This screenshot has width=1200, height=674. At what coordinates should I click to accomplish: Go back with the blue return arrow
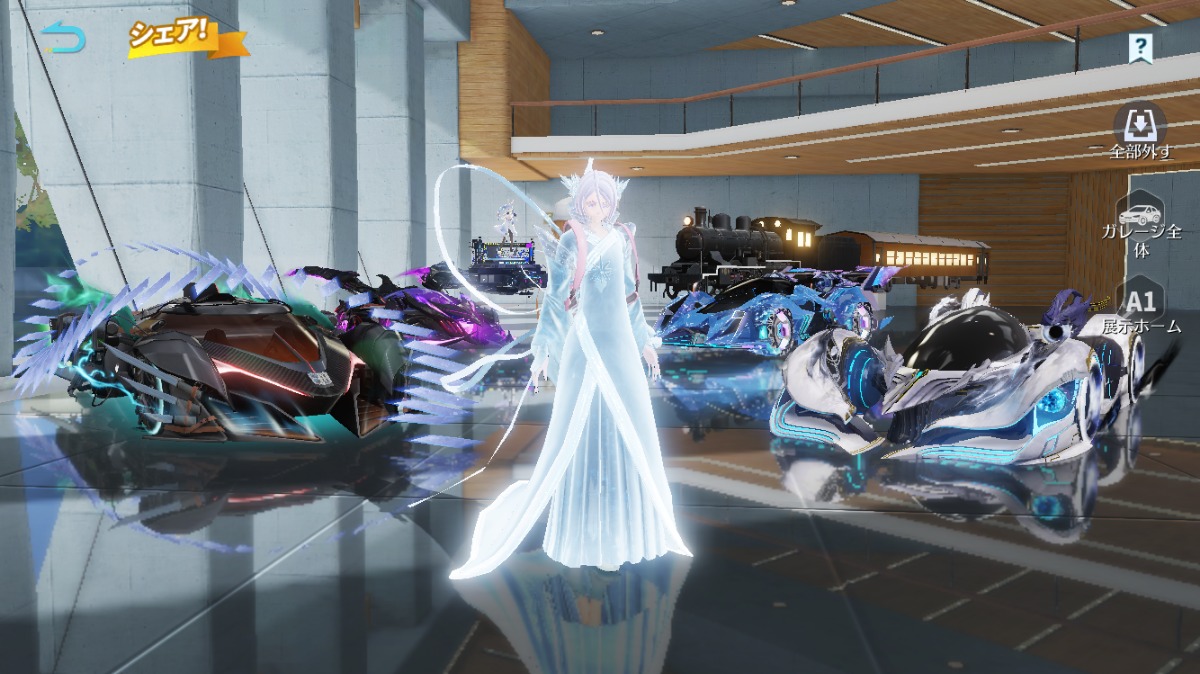65,38
